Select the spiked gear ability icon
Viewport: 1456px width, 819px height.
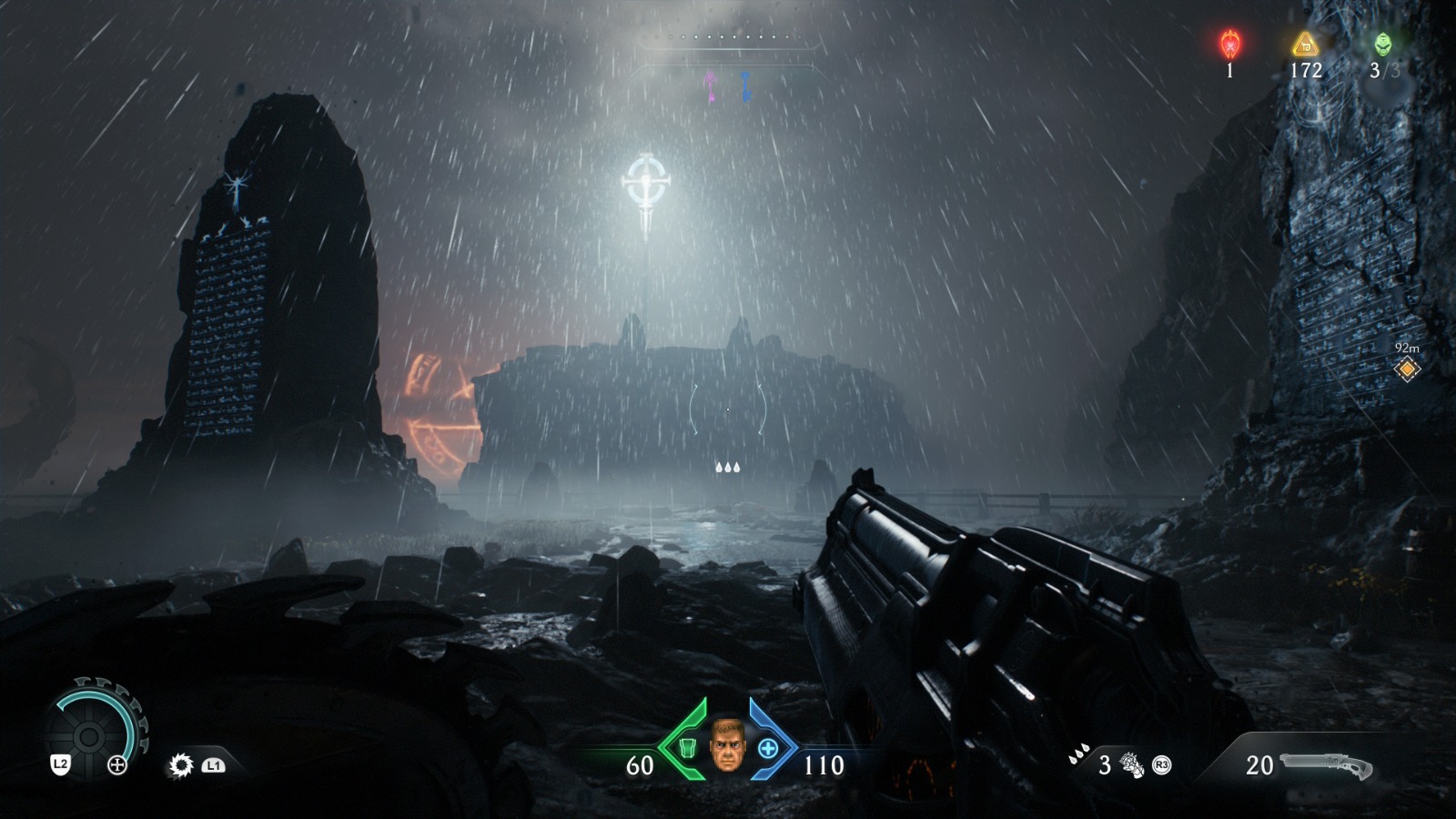pos(181,765)
